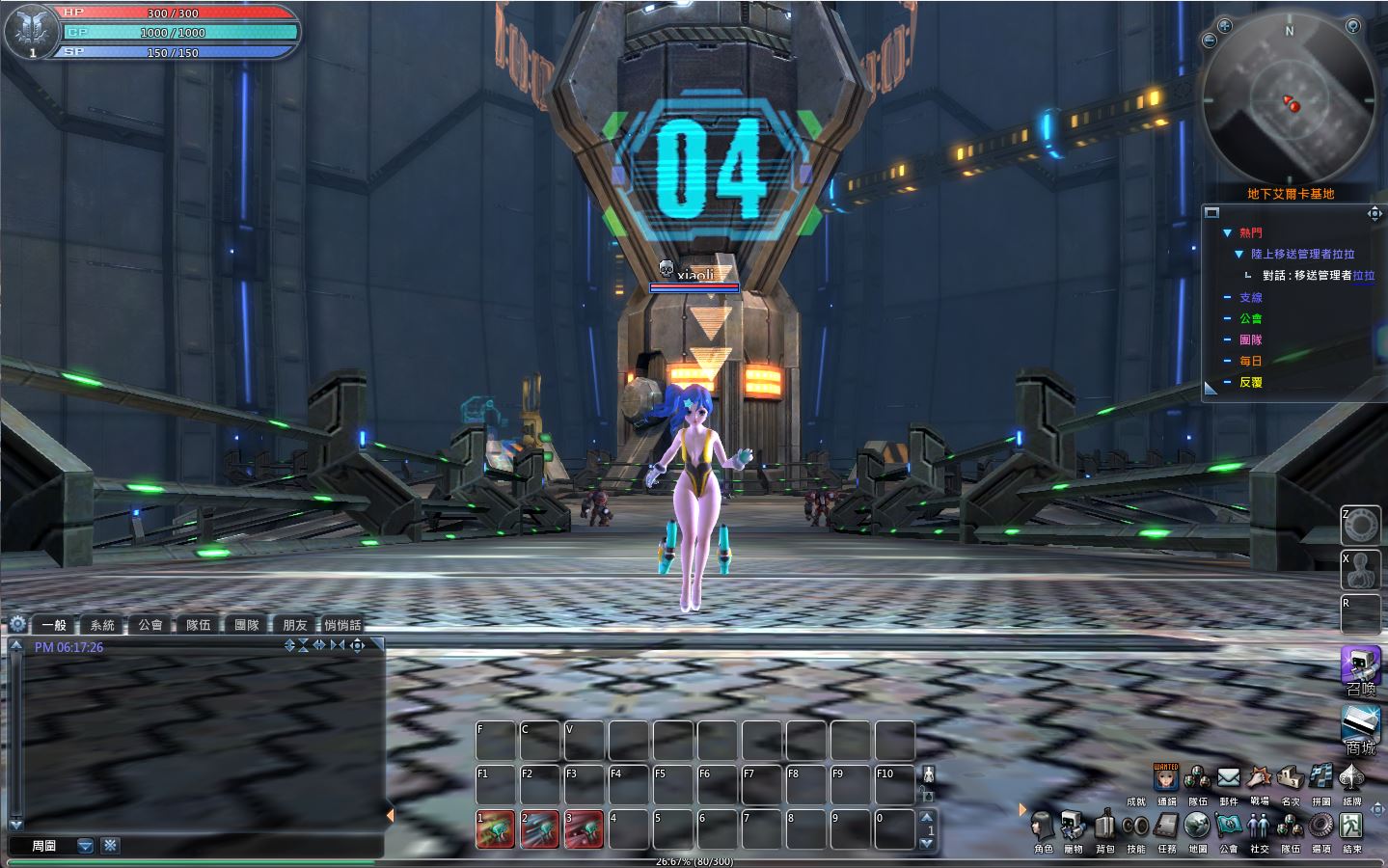
Task: Click the 拉拉 link in quest tracker
Action: (x=1364, y=276)
